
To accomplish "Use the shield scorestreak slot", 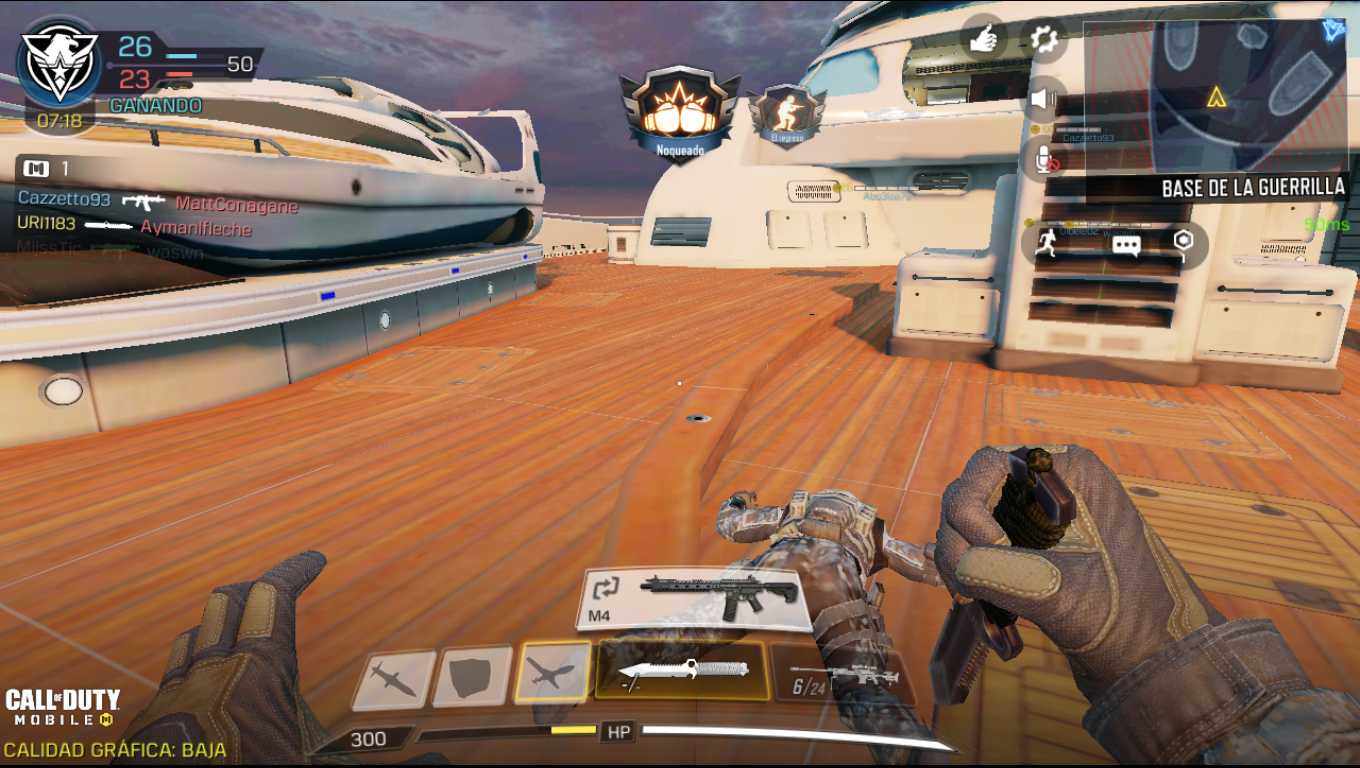I will pos(472,677).
